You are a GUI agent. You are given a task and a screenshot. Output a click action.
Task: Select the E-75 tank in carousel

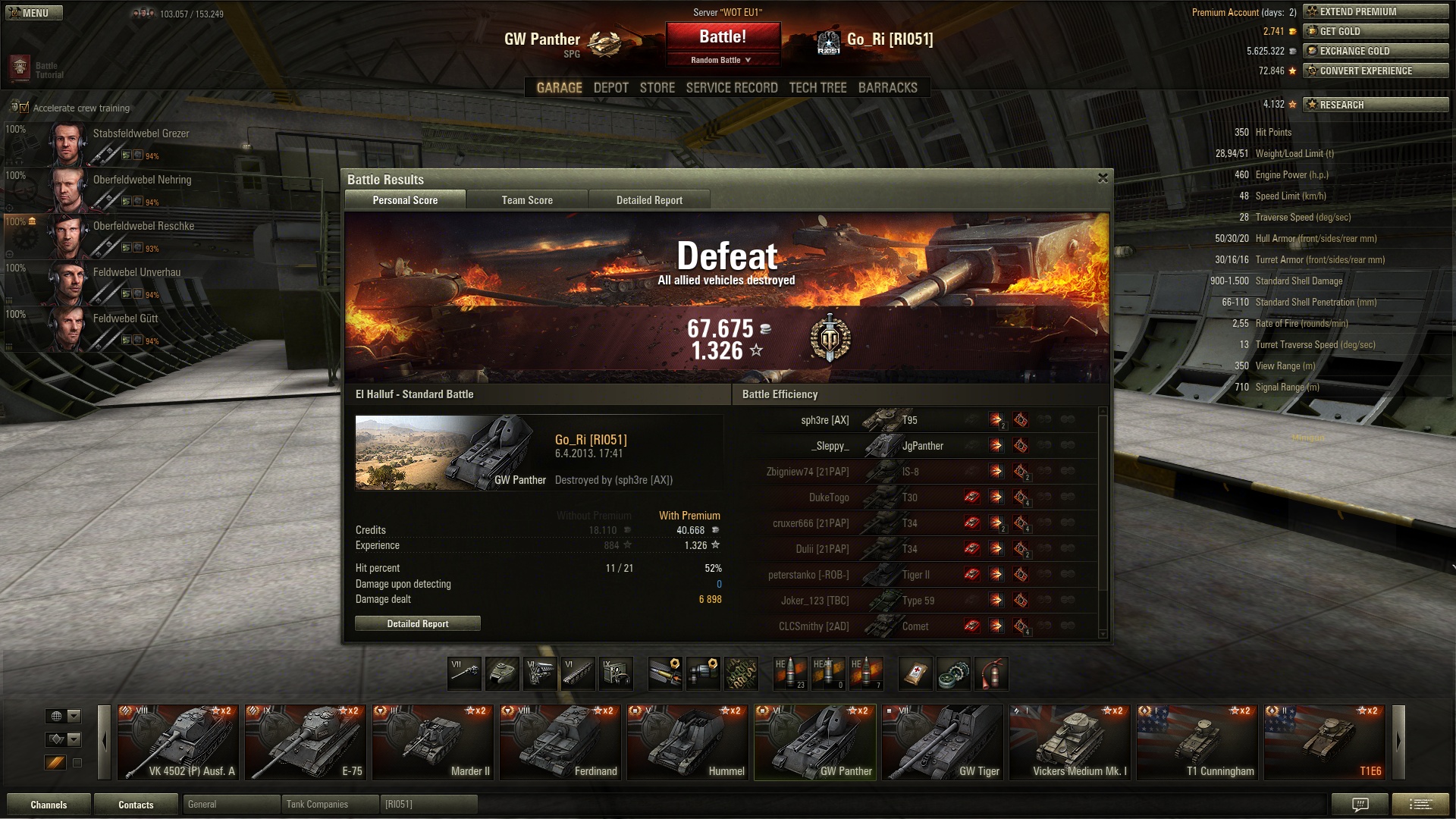[x=306, y=742]
